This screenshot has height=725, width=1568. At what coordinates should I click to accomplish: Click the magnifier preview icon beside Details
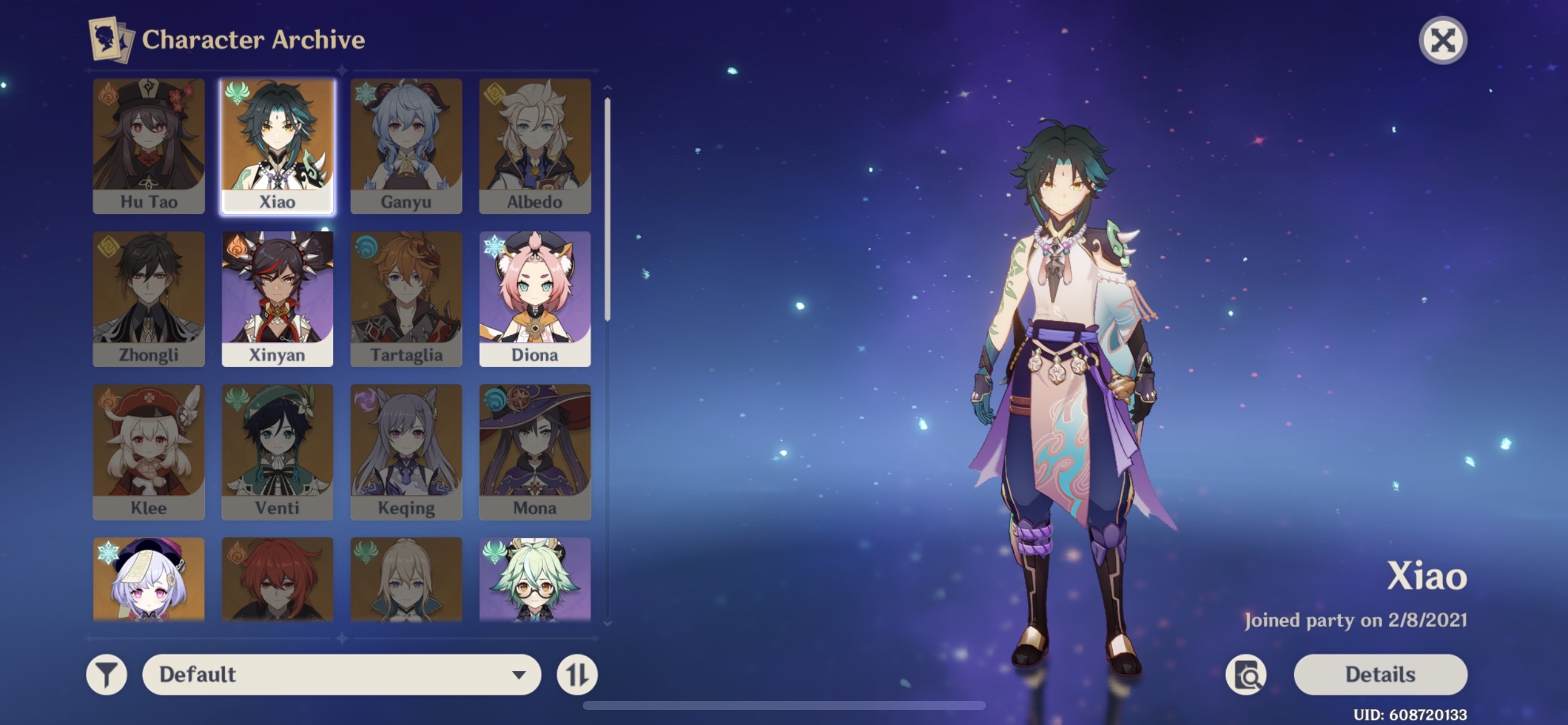1246,675
